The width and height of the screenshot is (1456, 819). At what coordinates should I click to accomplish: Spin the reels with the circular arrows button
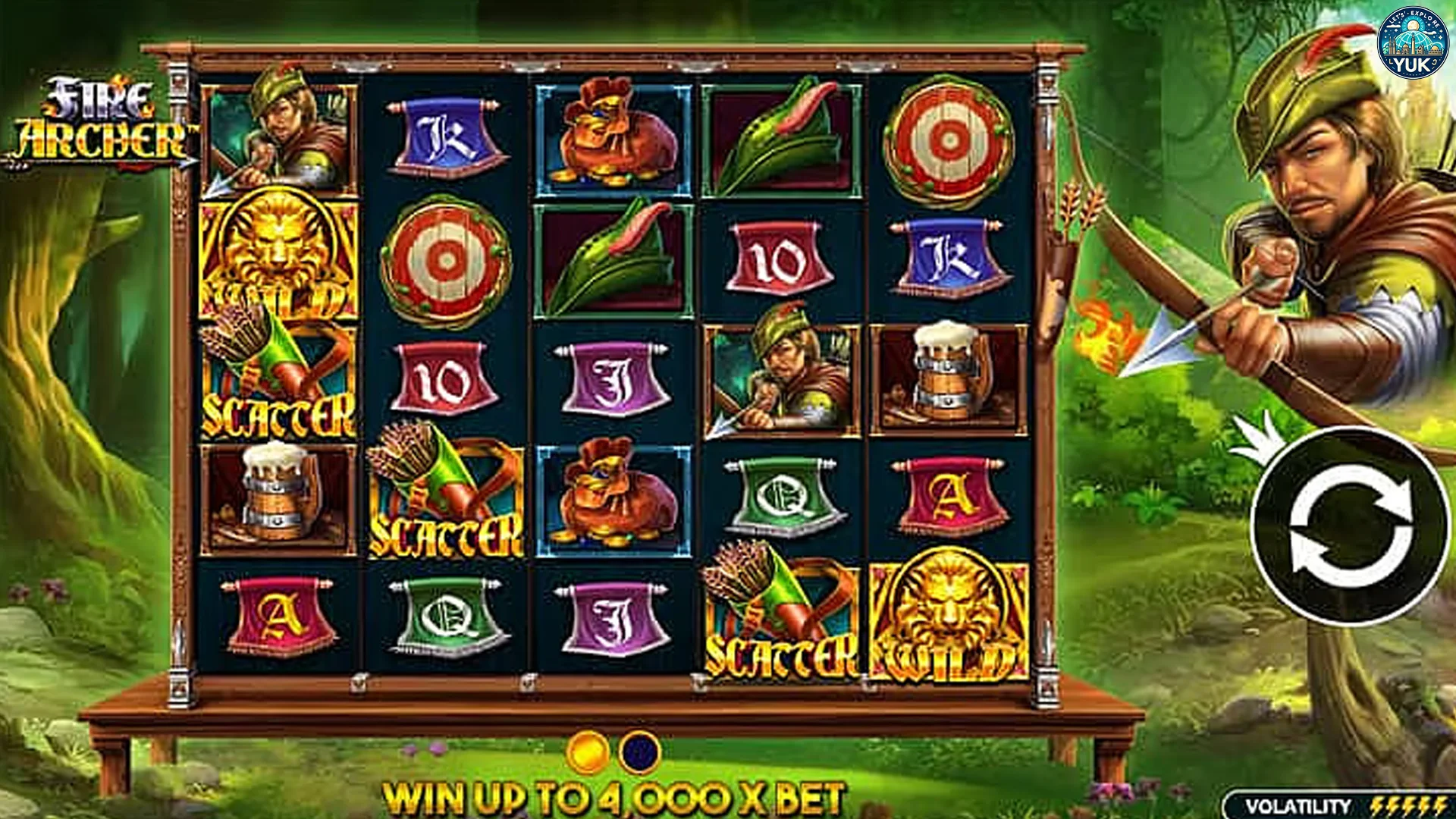[x=1351, y=526]
